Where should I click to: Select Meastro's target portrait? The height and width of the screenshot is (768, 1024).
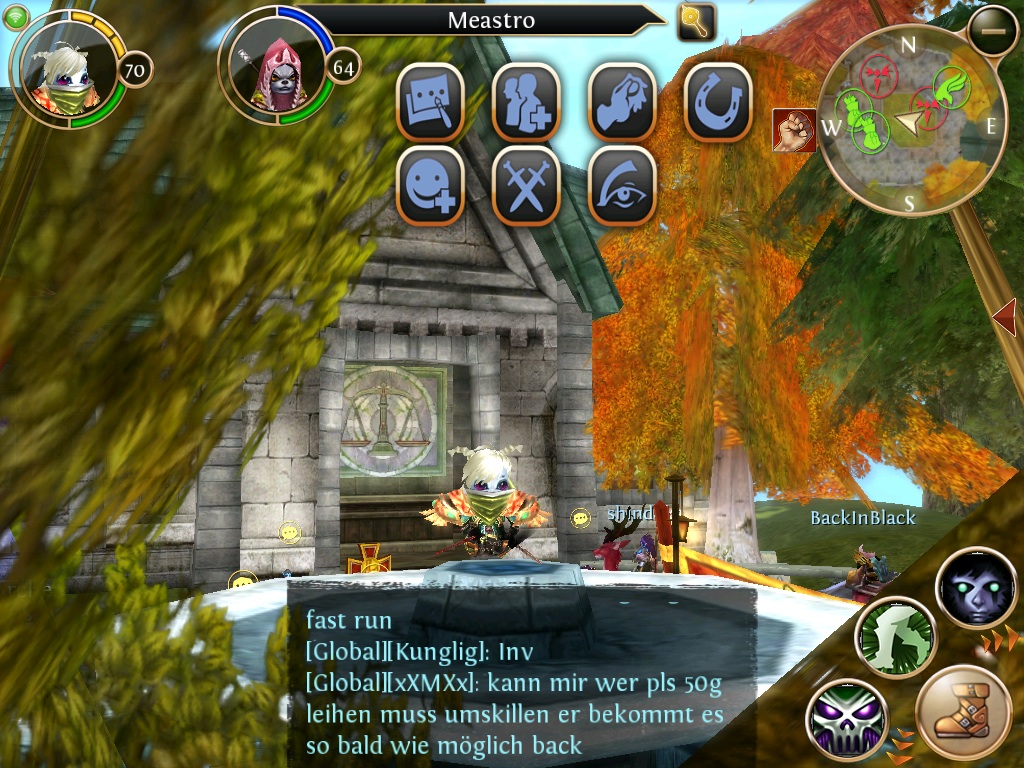point(276,68)
